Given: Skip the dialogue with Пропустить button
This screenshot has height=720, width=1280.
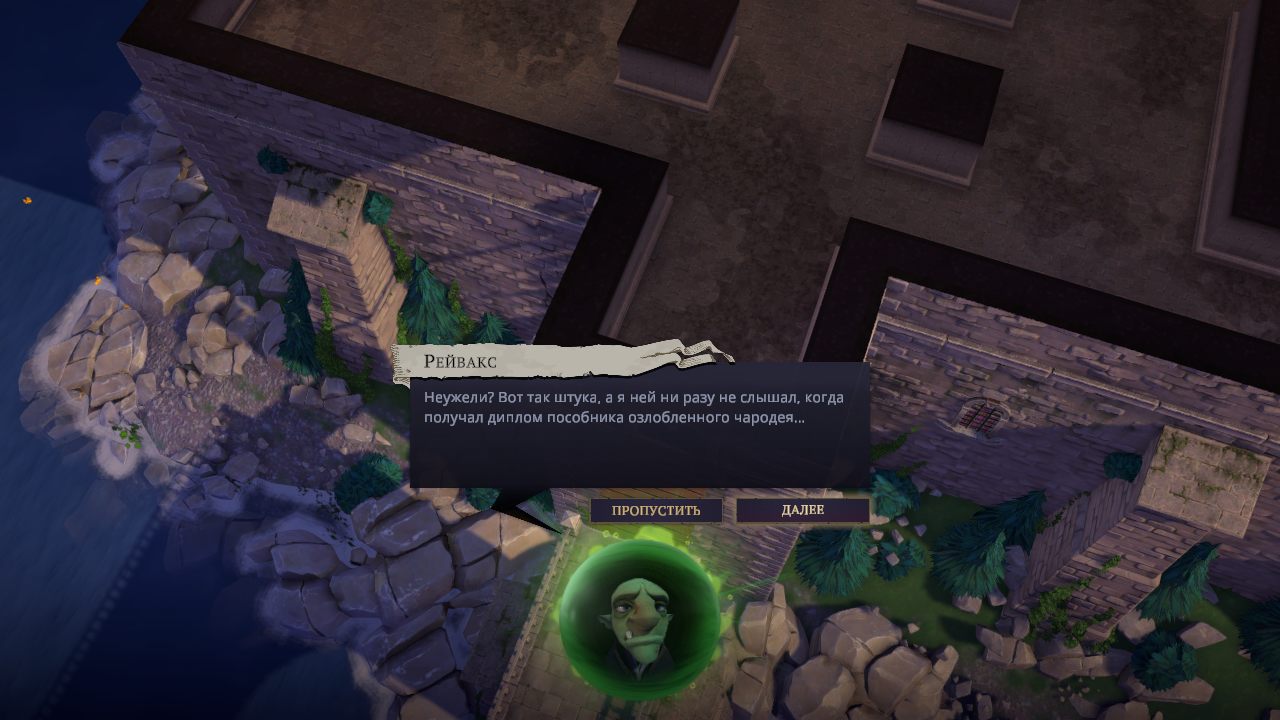Looking at the screenshot, I should (656, 510).
